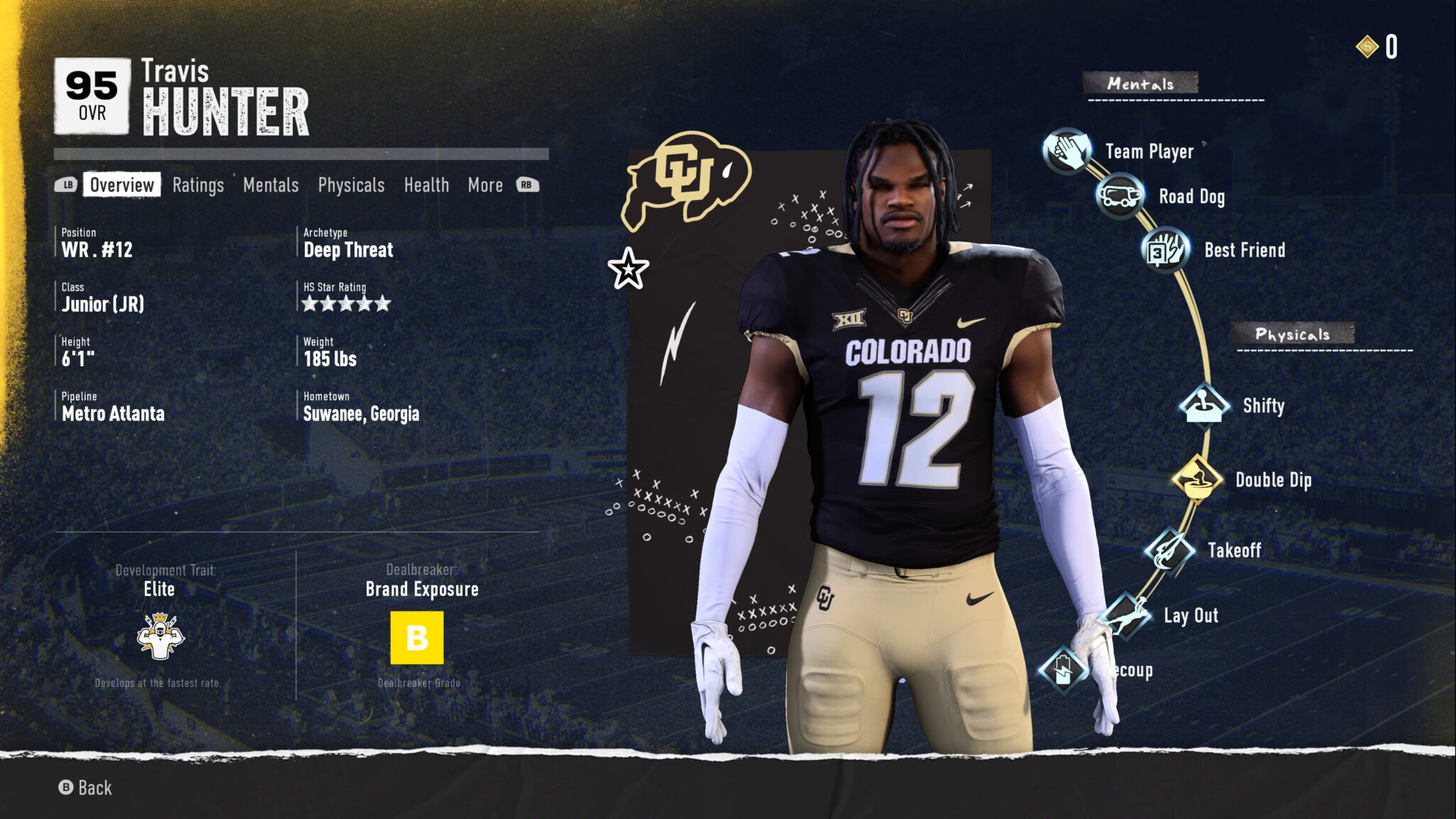Image resolution: width=1456 pixels, height=819 pixels.
Task: Choose the Takeoff ability icon
Action: (x=1169, y=550)
